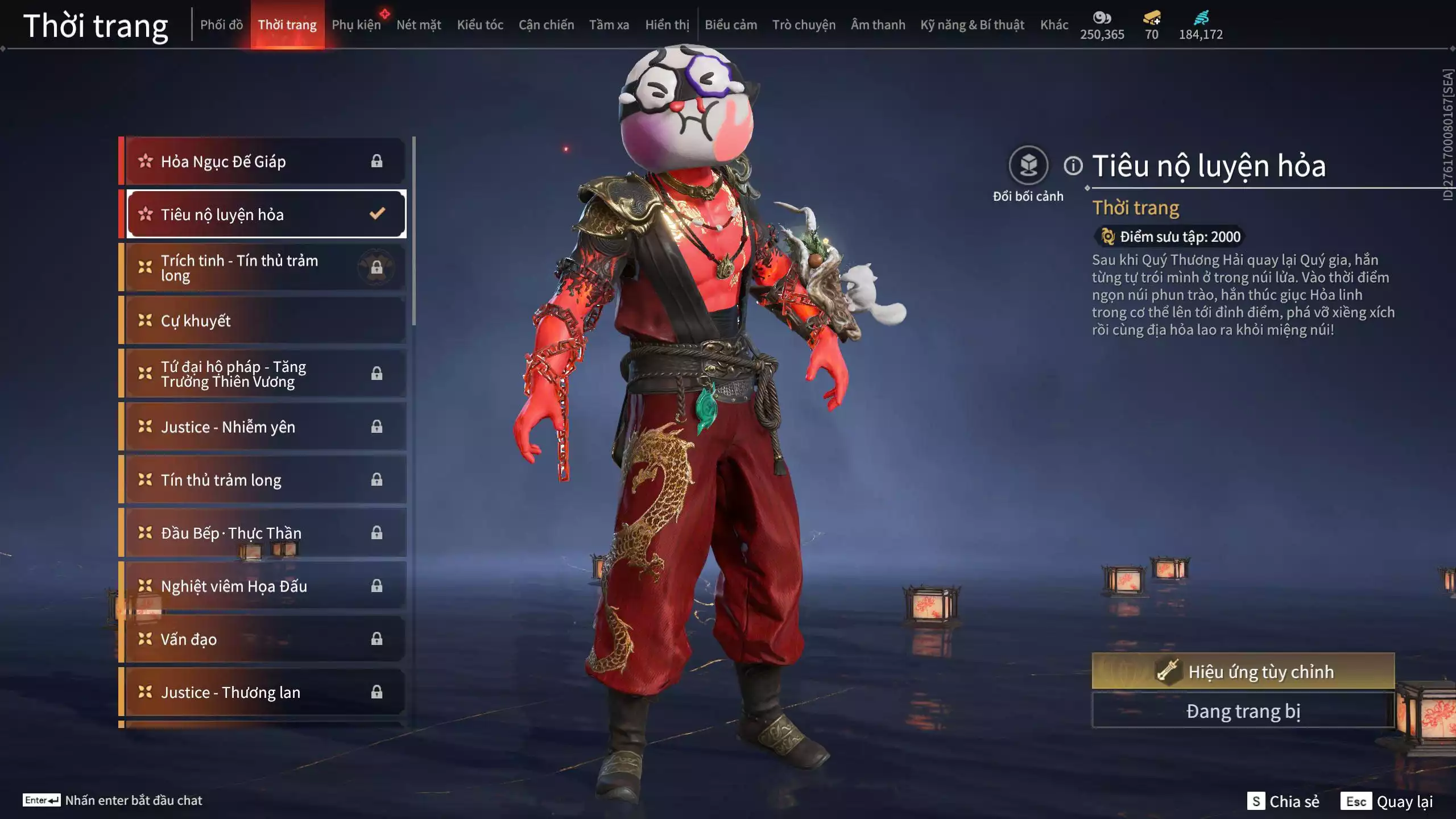Open Hiệu ứng tùy chỉnh effects
This screenshot has height=819, width=1456.
tap(1243, 672)
